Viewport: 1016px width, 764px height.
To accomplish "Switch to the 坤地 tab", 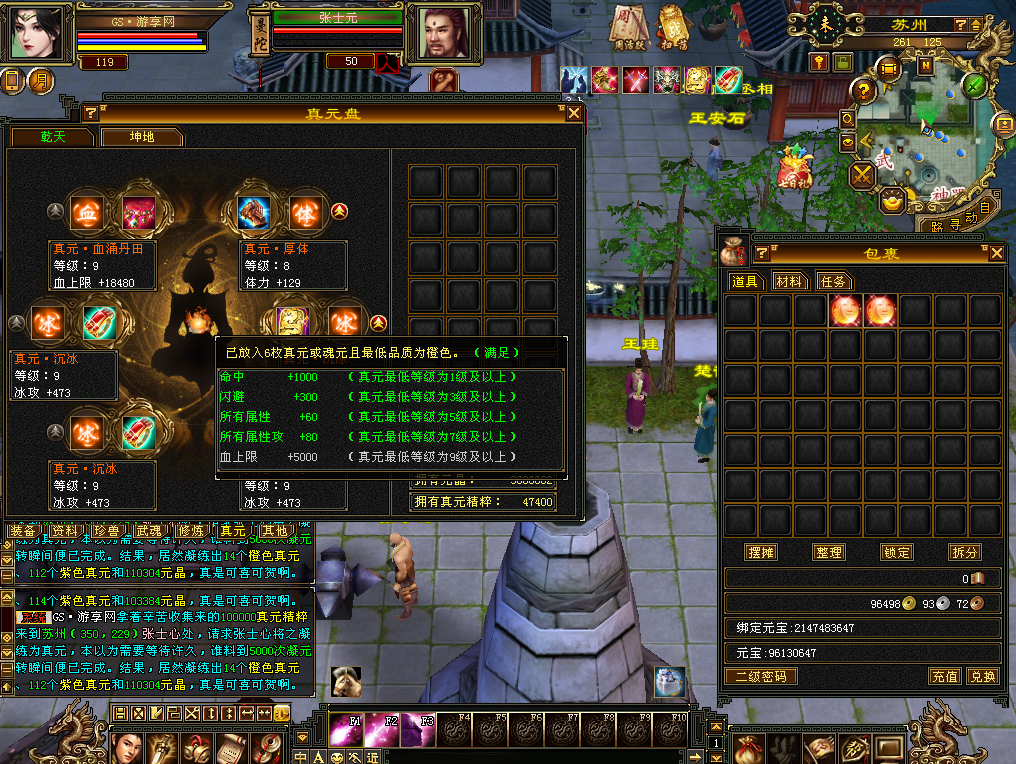I will coord(142,137).
